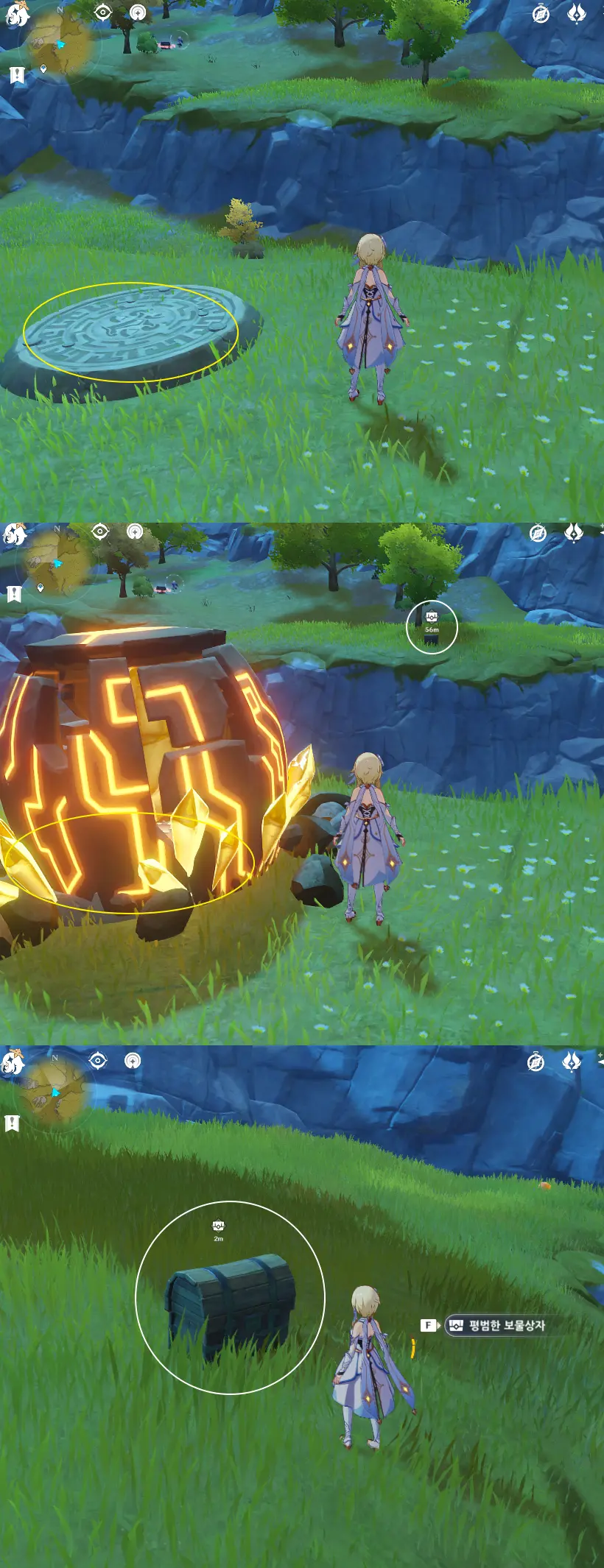The image size is (604, 1568).
Task: Activate the elemental sight eye in bottom screenshot
Action: pos(98,1060)
